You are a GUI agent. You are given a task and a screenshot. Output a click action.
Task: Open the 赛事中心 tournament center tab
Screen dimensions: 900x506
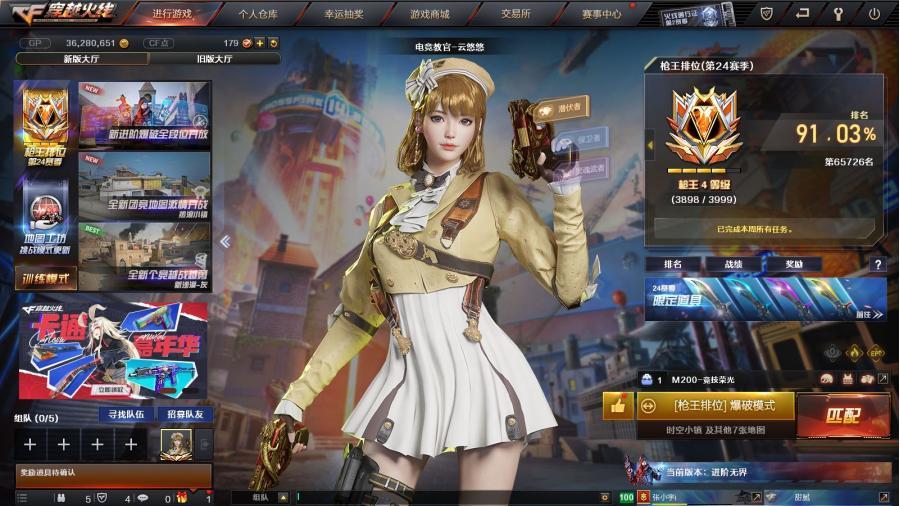(601, 14)
